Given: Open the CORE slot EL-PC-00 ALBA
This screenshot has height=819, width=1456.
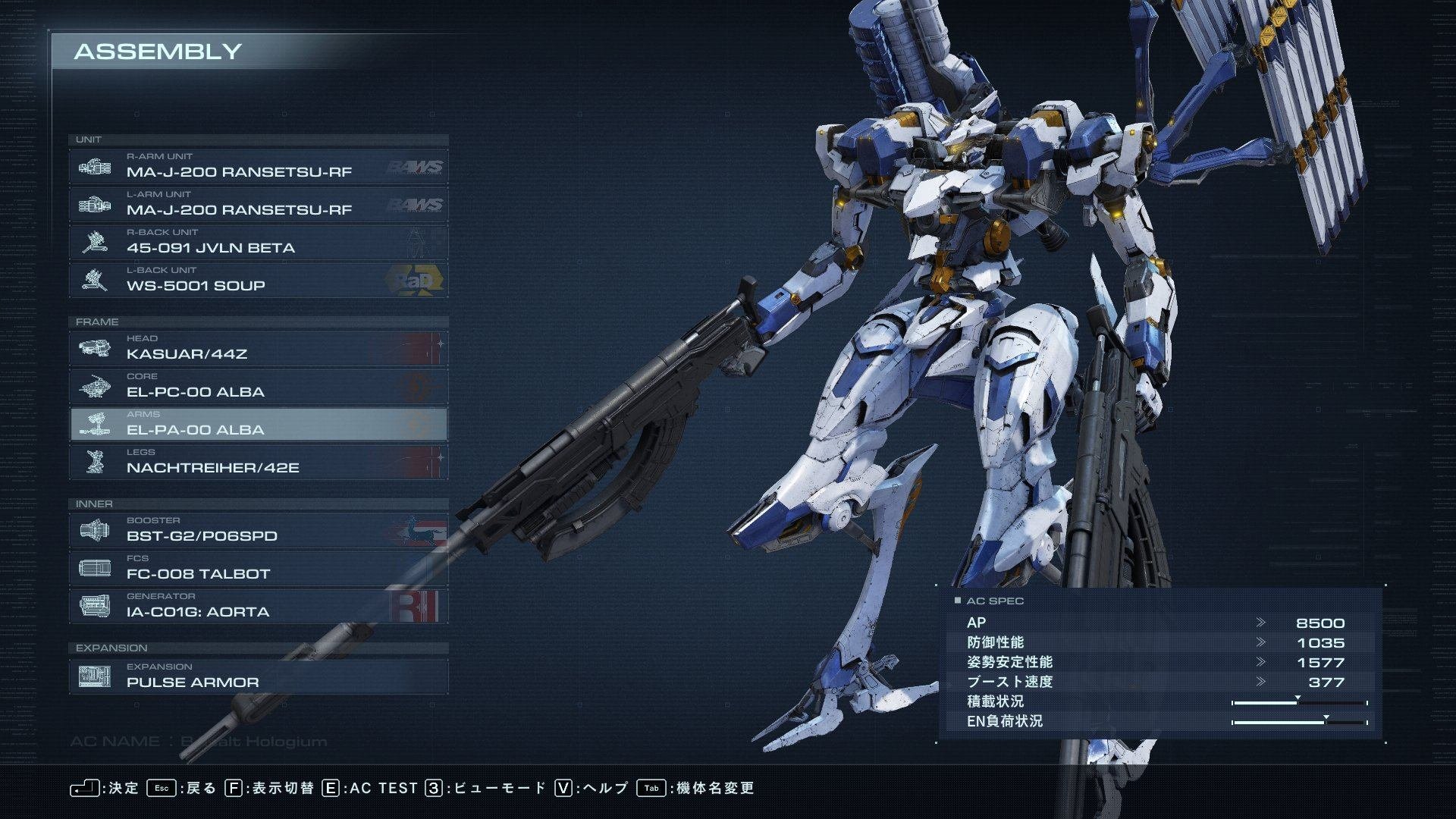Looking at the screenshot, I should tap(258, 386).
